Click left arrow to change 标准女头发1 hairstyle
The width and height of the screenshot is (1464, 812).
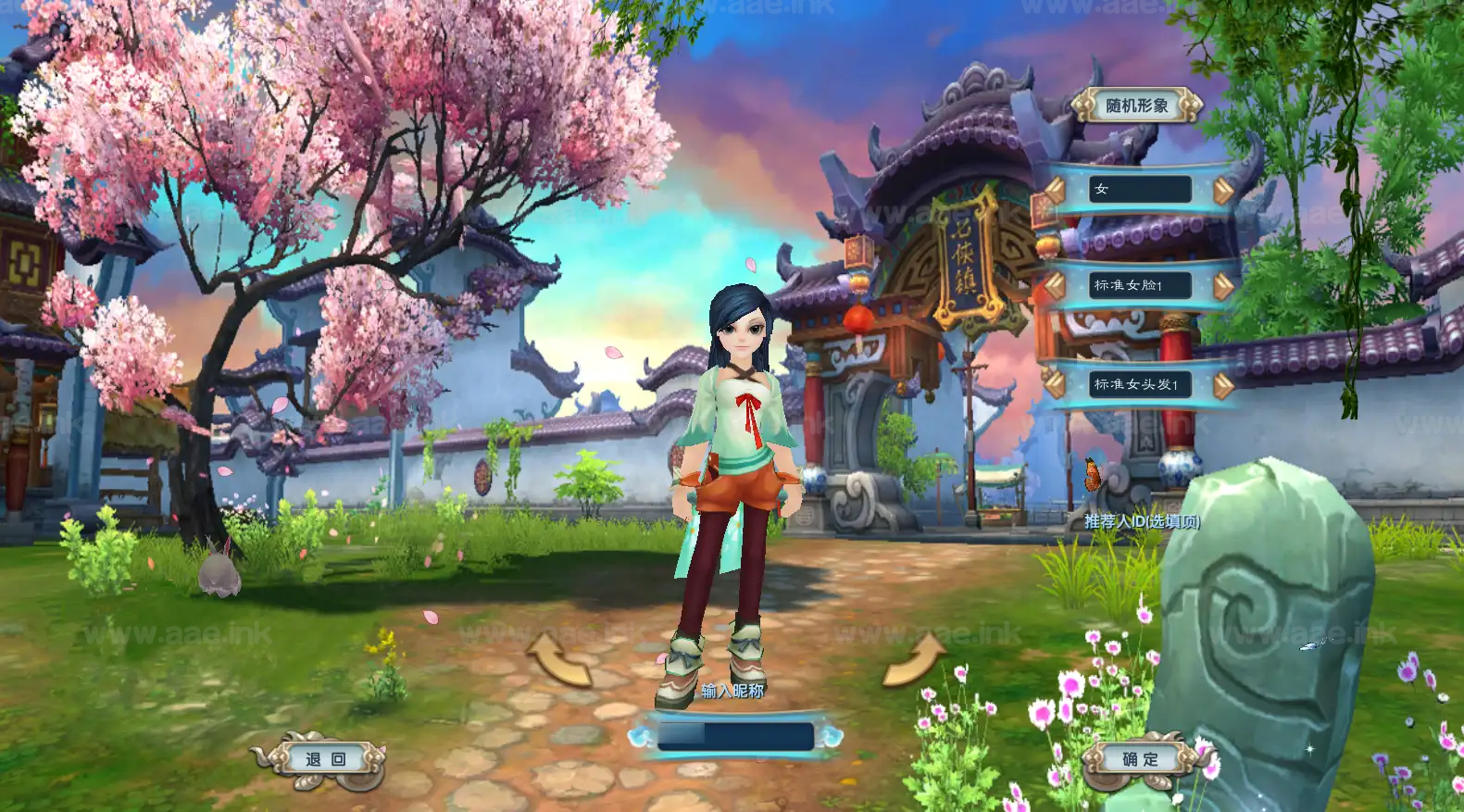[1054, 386]
